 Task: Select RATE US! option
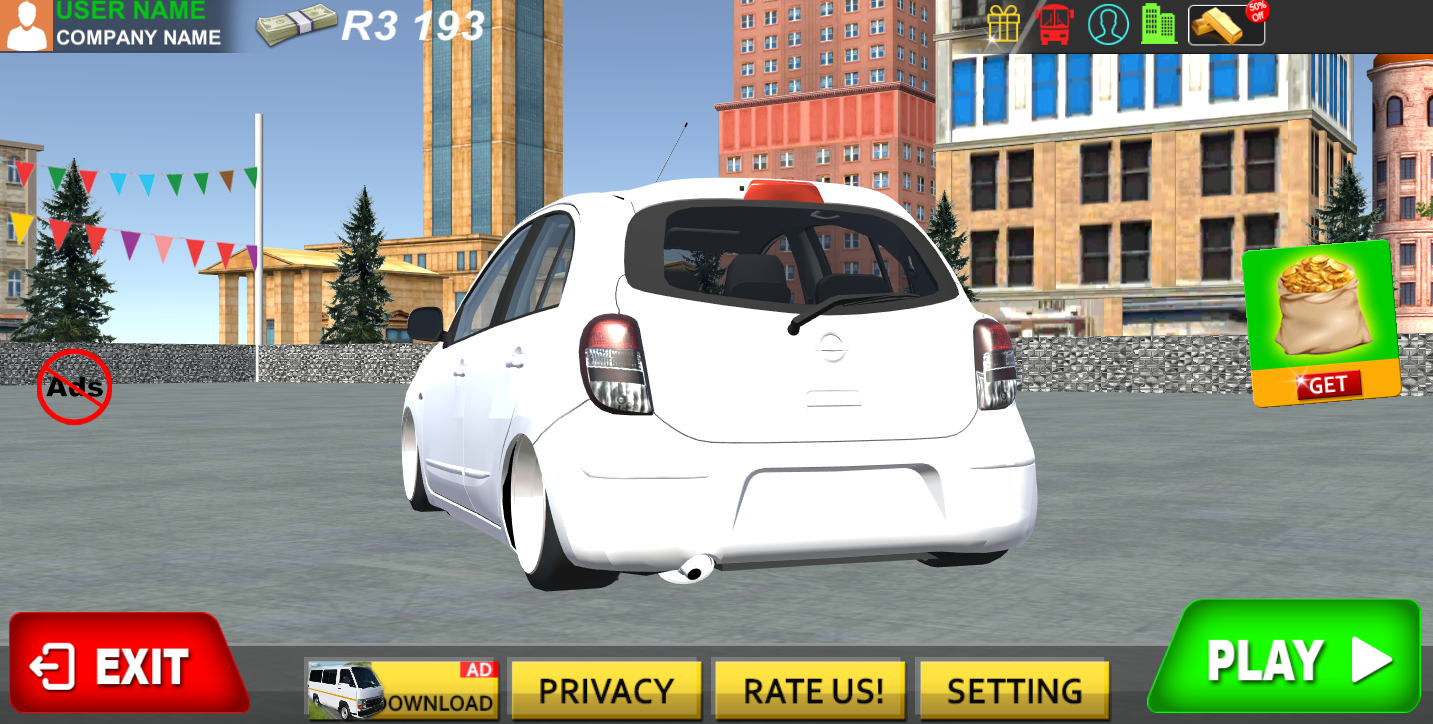[809, 688]
